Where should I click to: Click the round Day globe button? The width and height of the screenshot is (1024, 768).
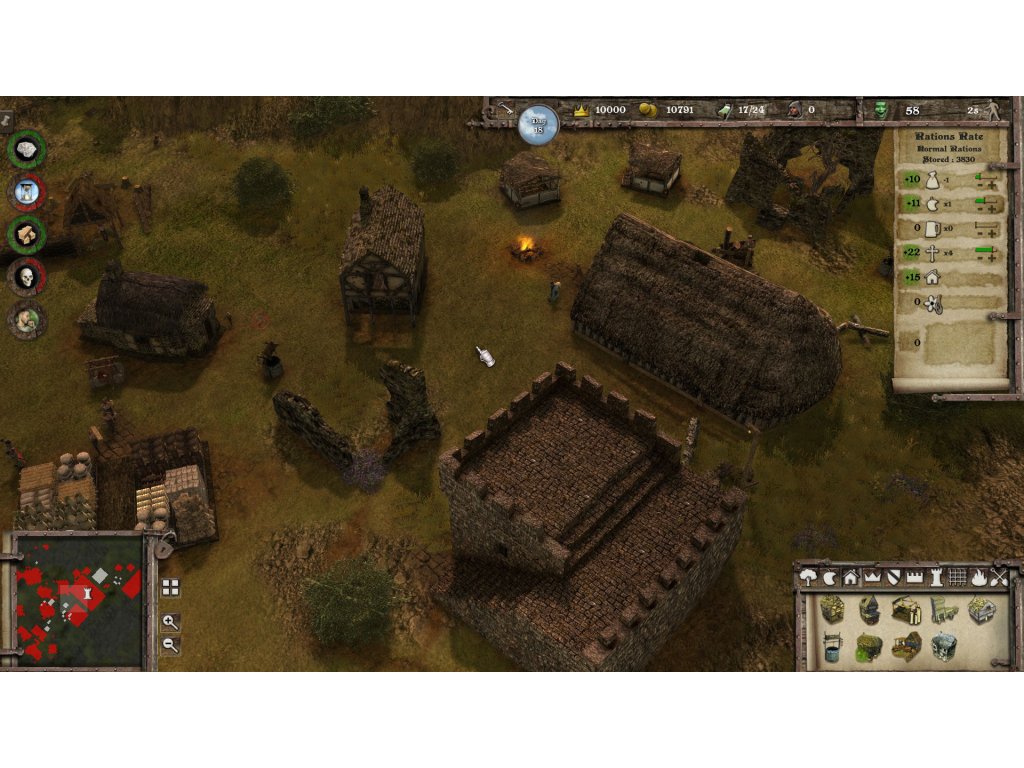pos(538,123)
